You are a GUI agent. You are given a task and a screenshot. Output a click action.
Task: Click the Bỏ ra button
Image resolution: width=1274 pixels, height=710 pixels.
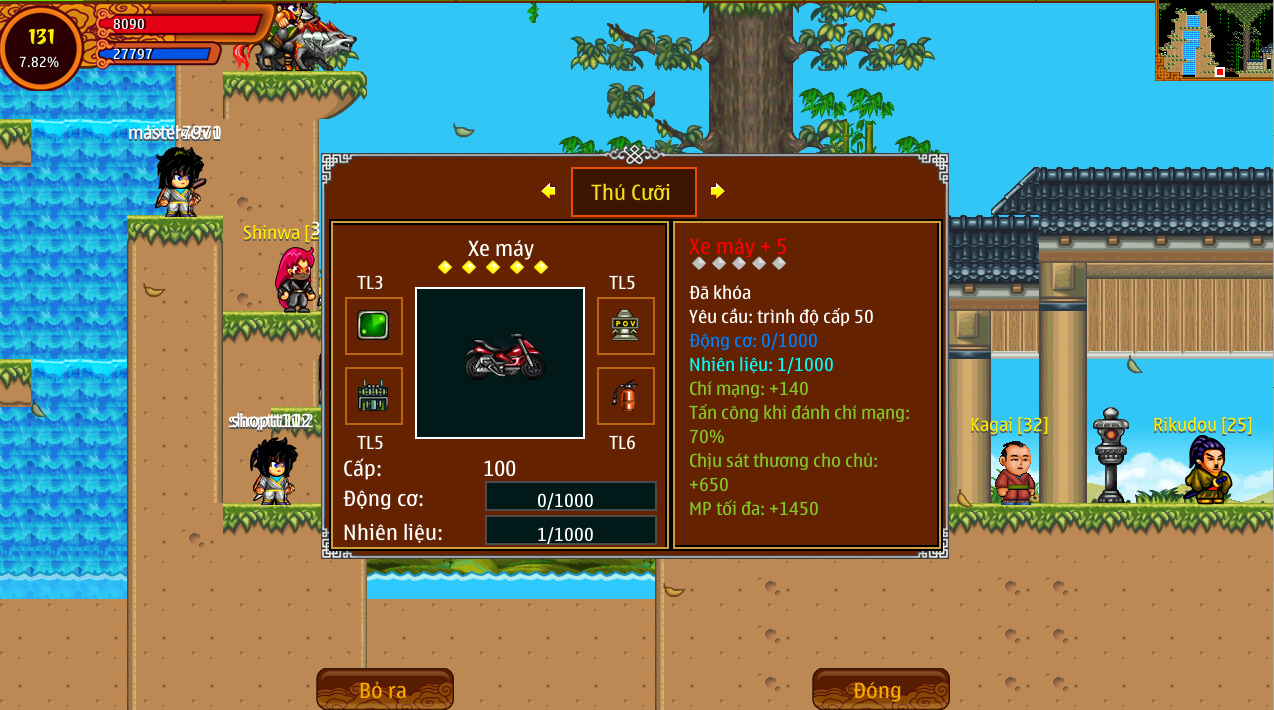coord(384,689)
